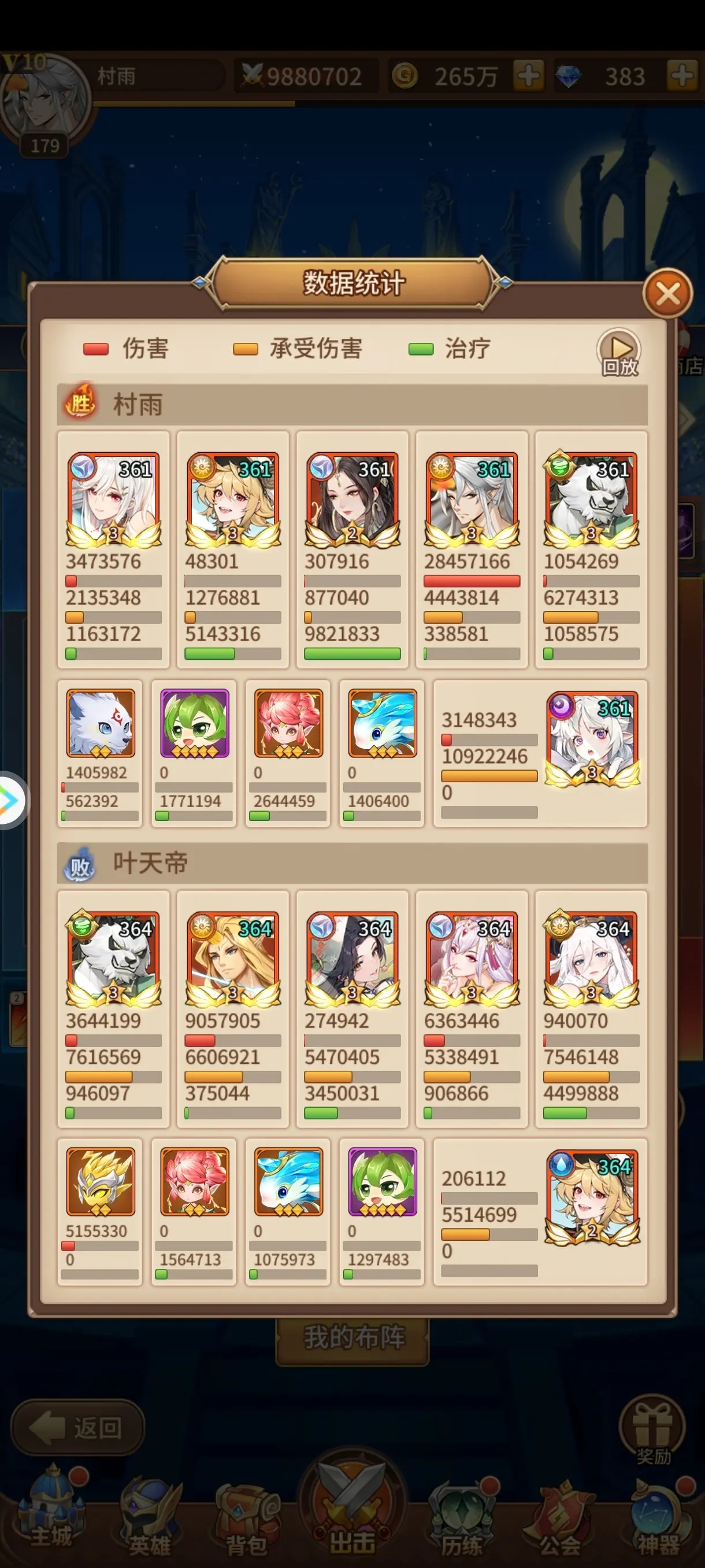705x1568 pixels.
Task: Add more gold coins with plus button
Action: coord(528,76)
